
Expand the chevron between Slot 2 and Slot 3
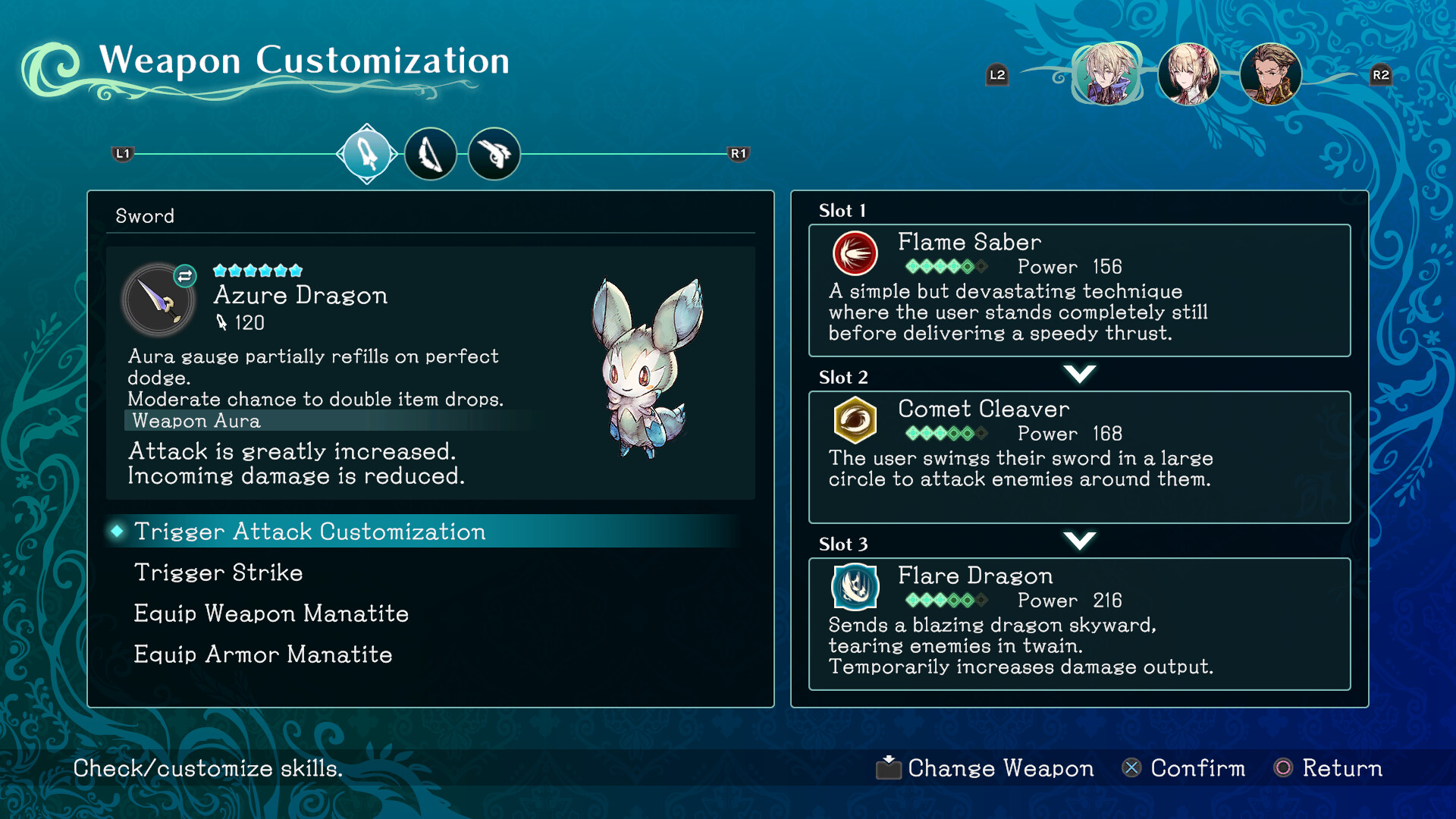pyautogui.click(x=1080, y=540)
